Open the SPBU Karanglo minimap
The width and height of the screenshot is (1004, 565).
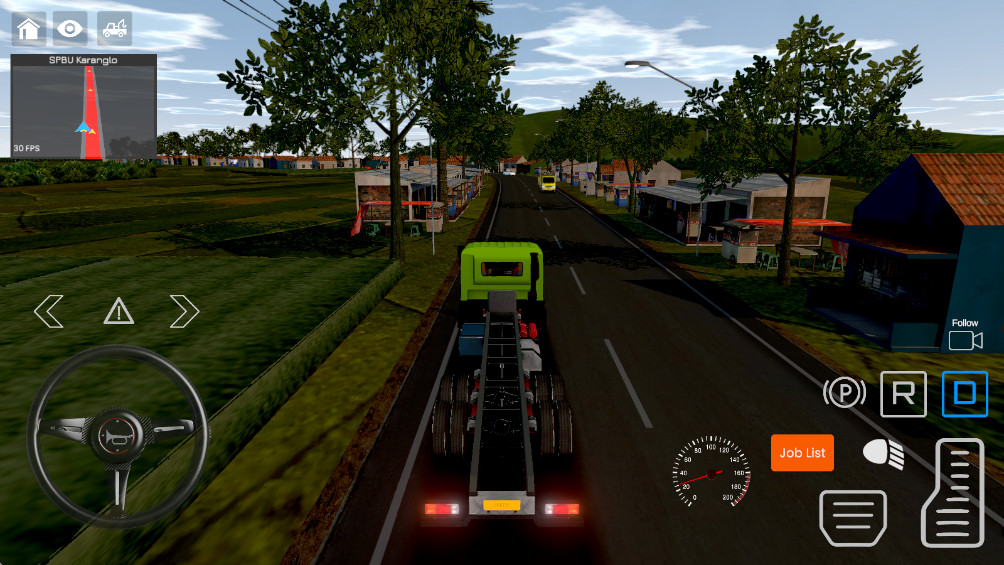[84, 107]
